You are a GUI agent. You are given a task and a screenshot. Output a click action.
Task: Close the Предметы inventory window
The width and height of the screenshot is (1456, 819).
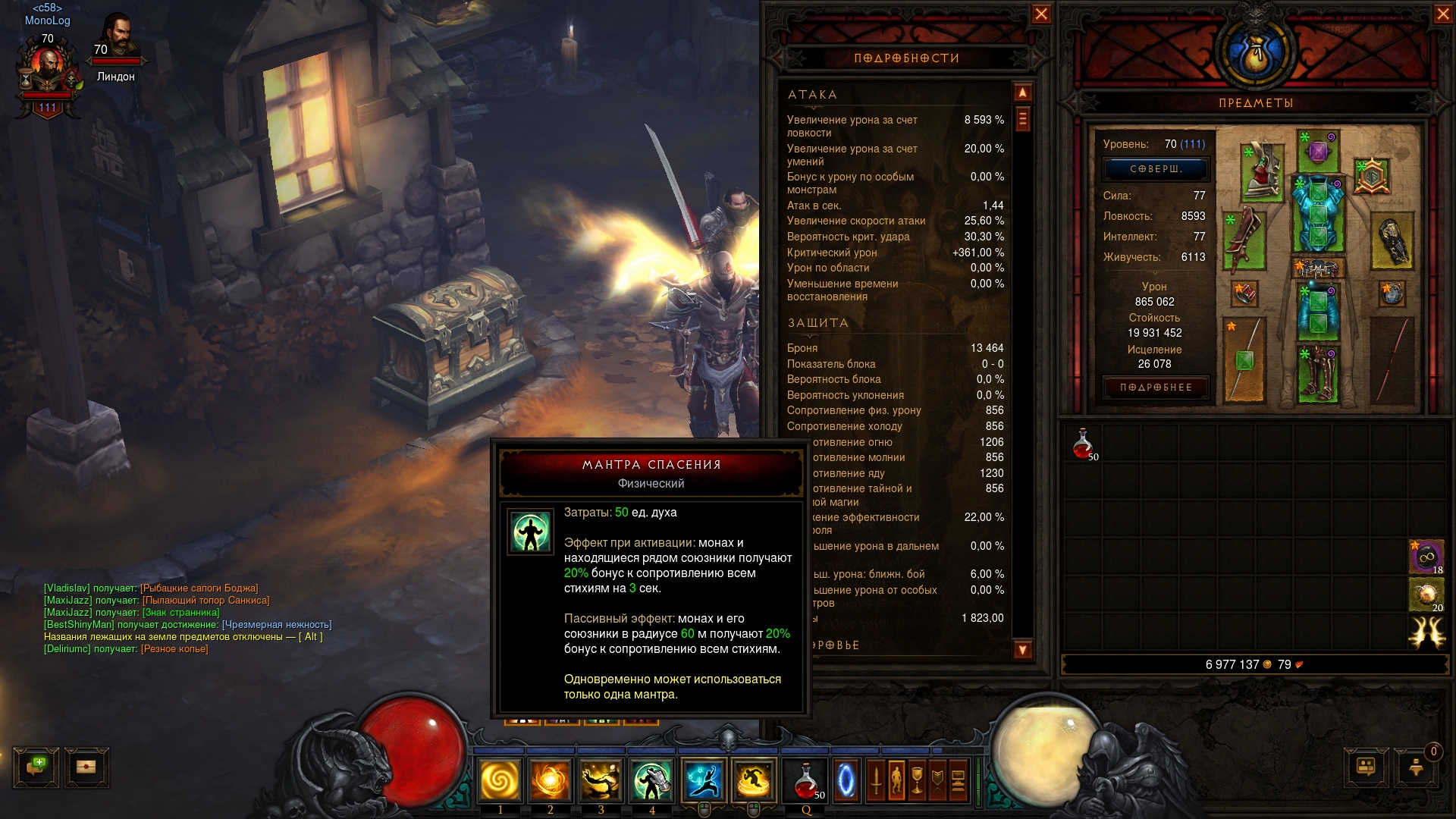(x=1442, y=14)
